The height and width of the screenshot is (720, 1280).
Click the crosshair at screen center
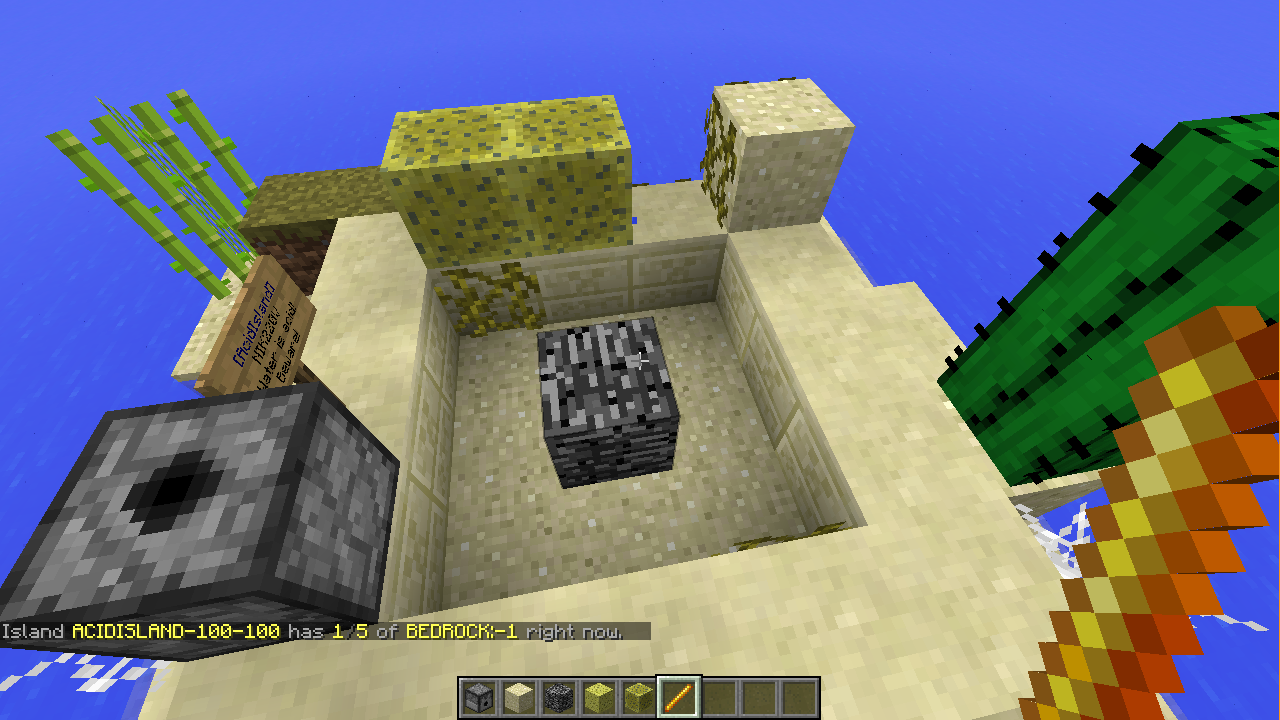click(x=640, y=360)
